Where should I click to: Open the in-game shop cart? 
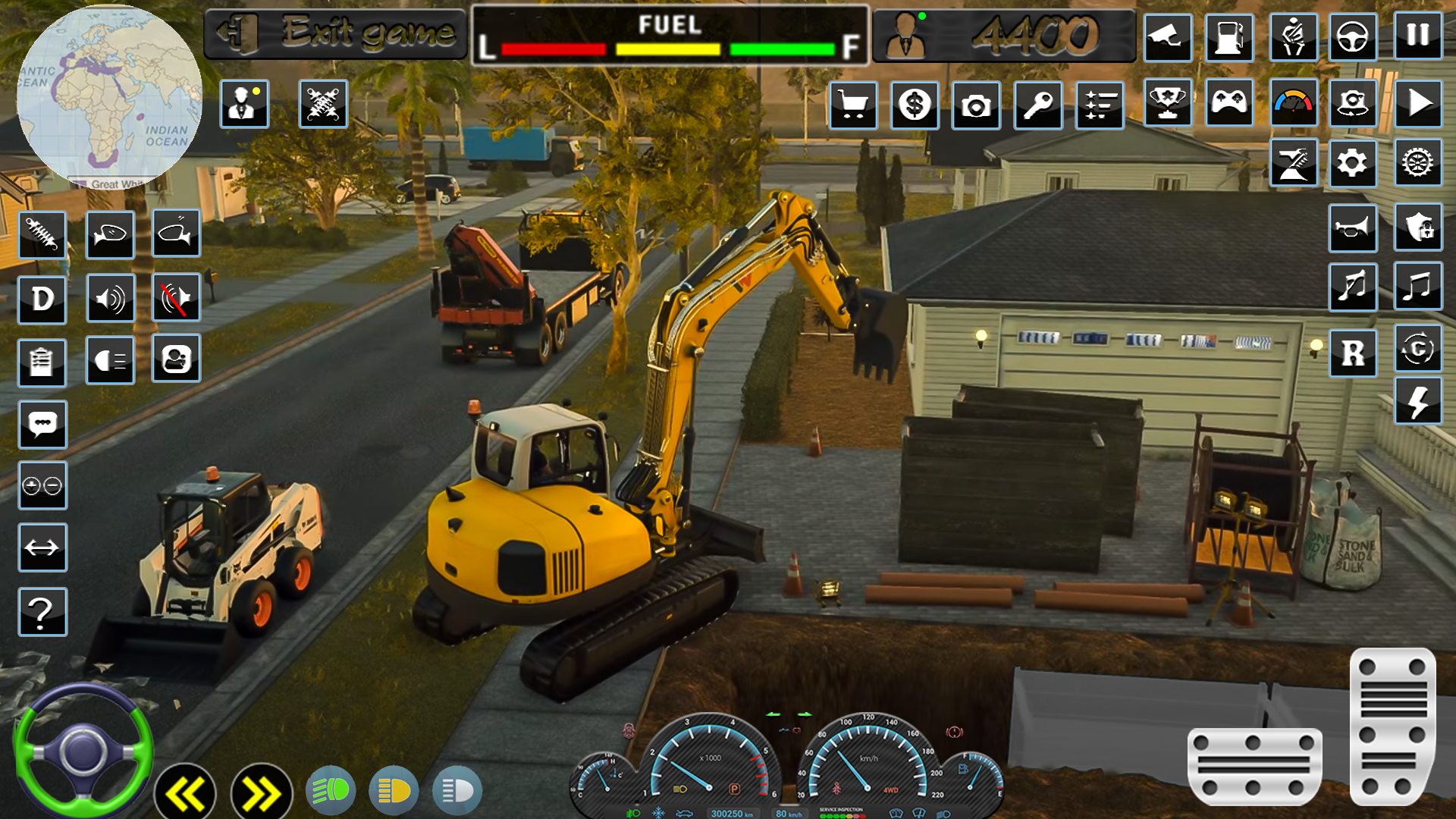pyautogui.click(x=854, y=106)
